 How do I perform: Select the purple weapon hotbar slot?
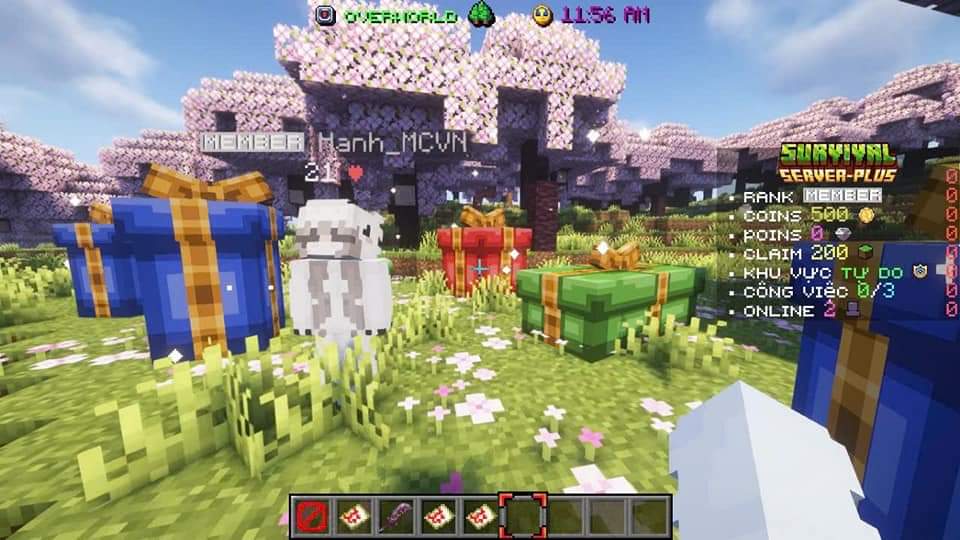coord(395,516)
